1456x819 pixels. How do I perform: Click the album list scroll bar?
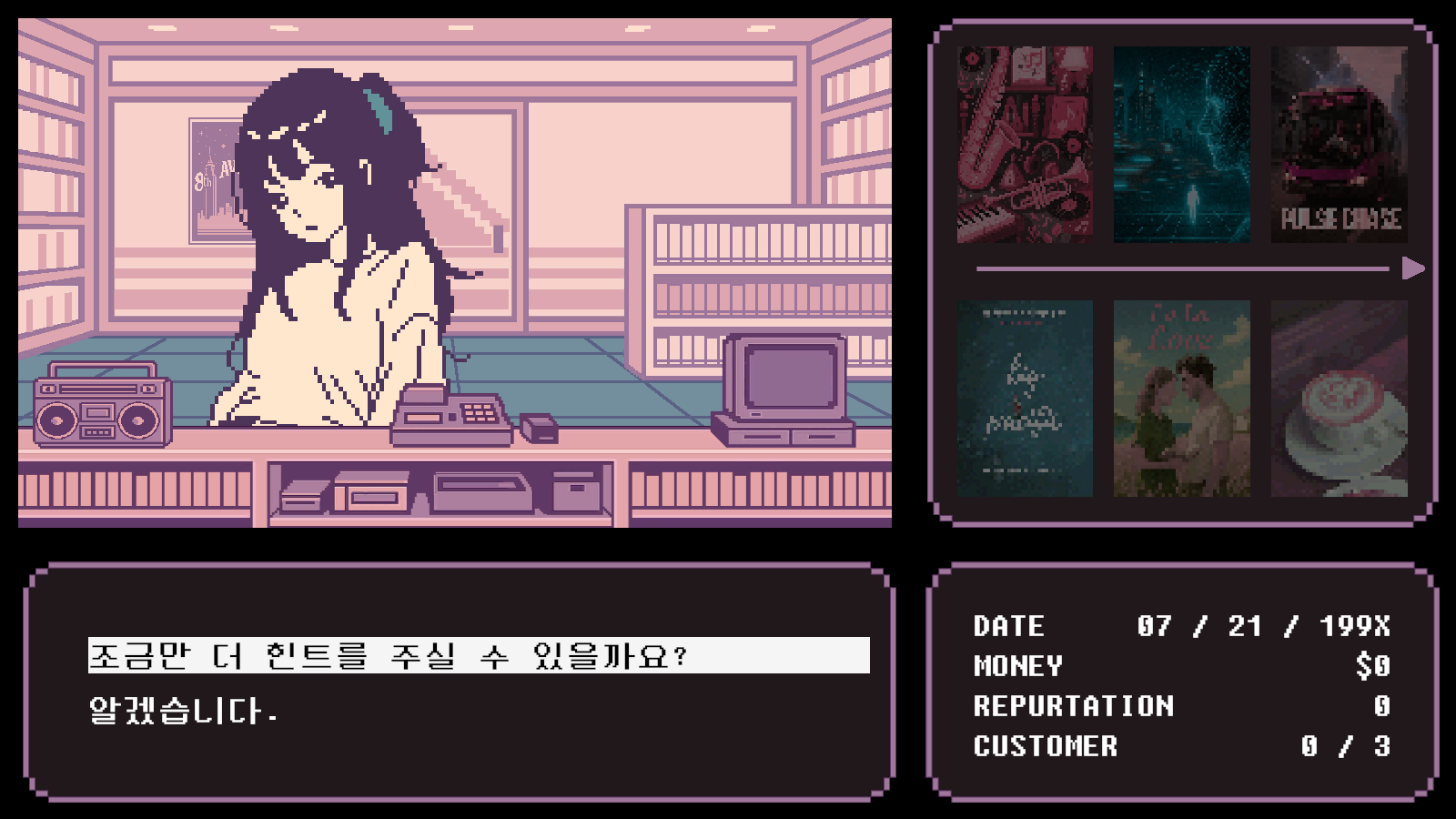(1183, 267)
